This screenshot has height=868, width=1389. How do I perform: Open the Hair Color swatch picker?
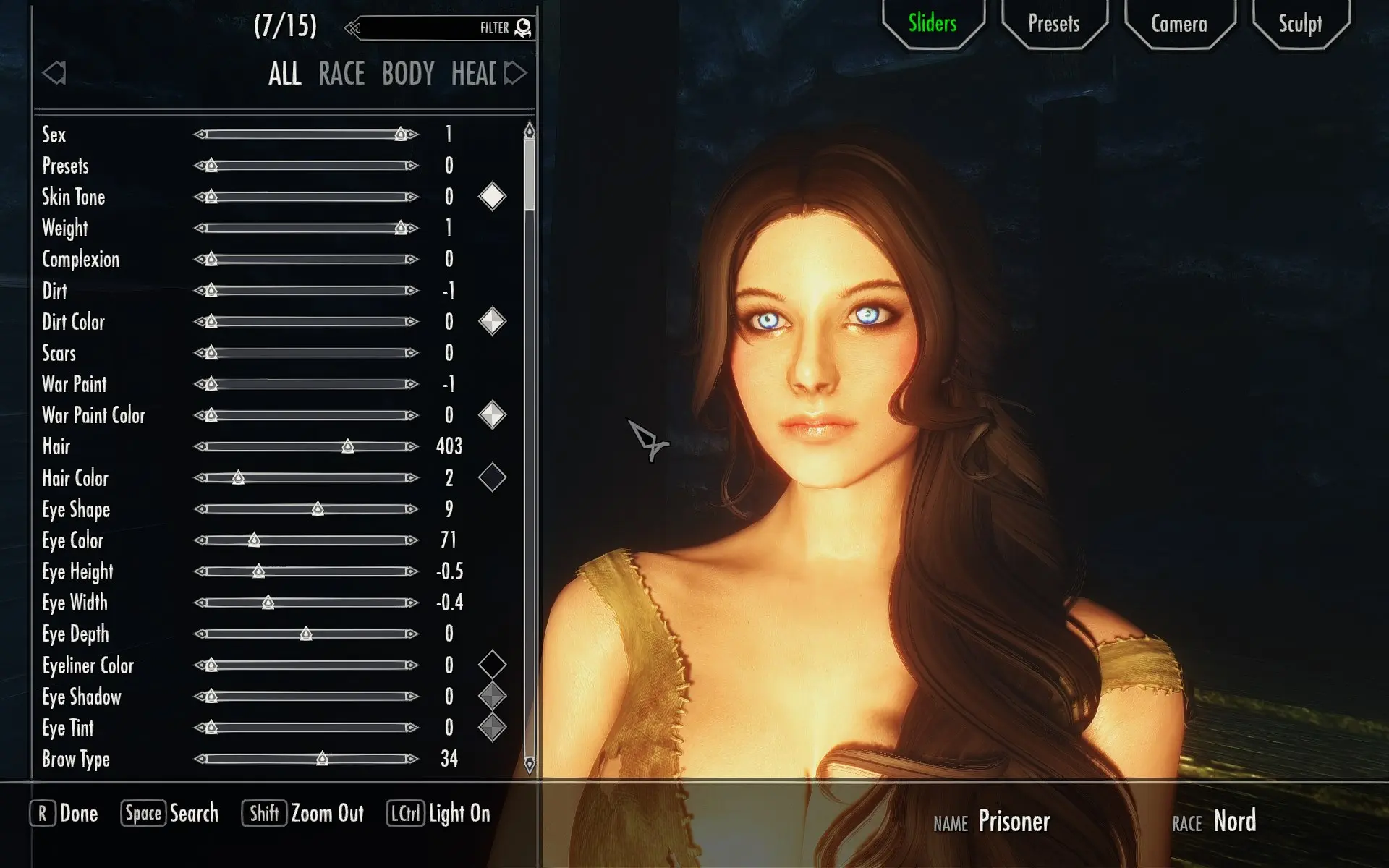click(x=493, y=477)
